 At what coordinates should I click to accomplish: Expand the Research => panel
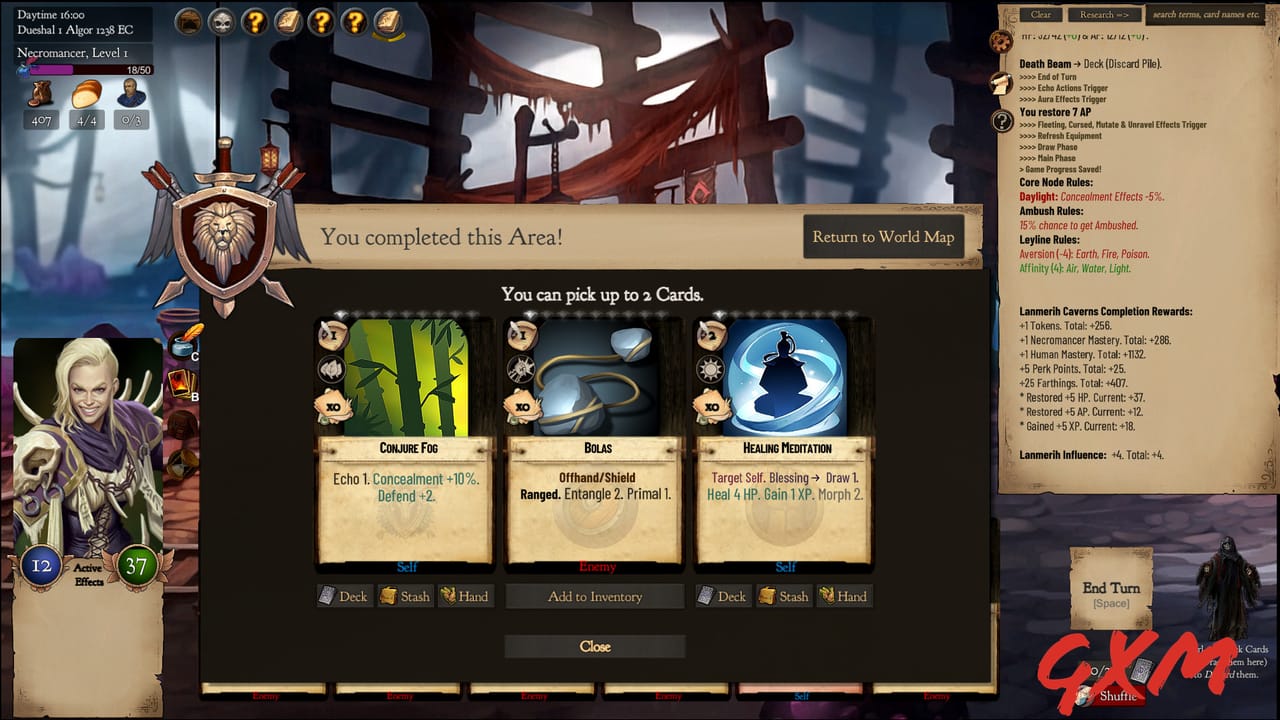coord(1104,14)
